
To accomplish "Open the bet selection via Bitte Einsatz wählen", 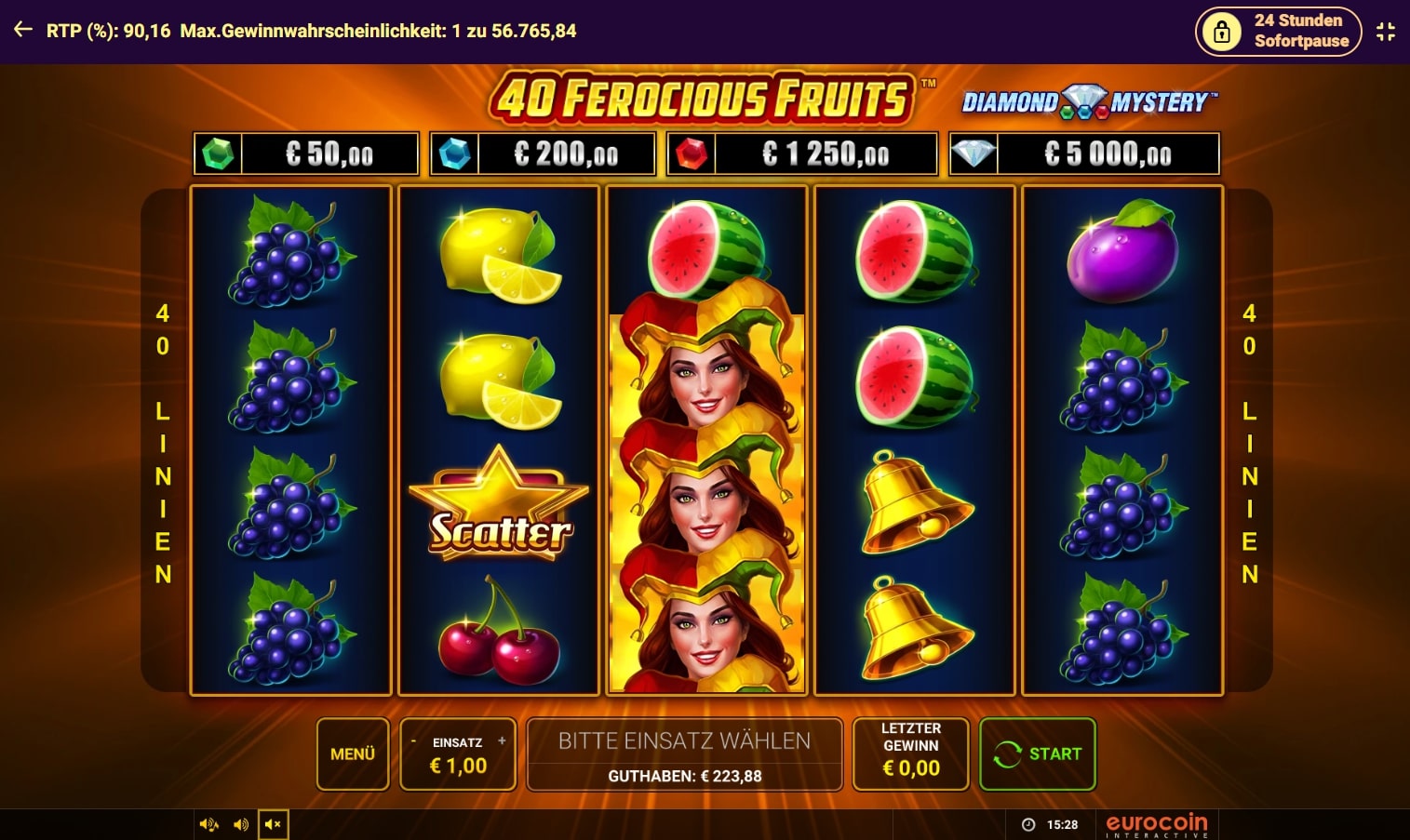I will (x=684, y=740).
